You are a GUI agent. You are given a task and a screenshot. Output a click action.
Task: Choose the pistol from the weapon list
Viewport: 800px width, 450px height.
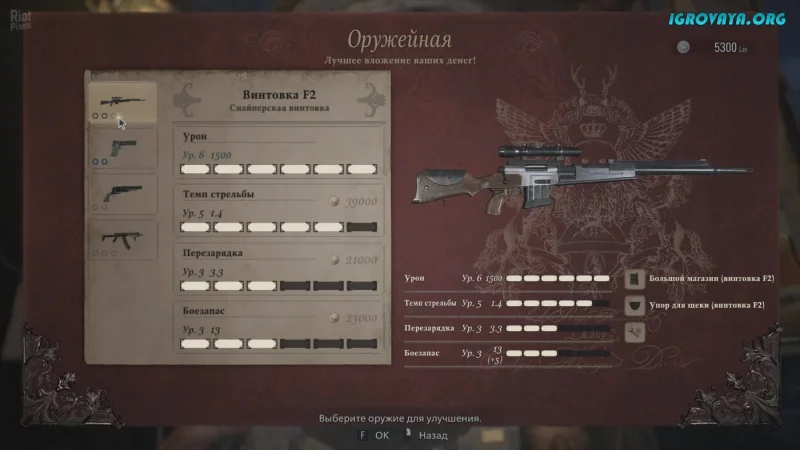coord(122,150)
